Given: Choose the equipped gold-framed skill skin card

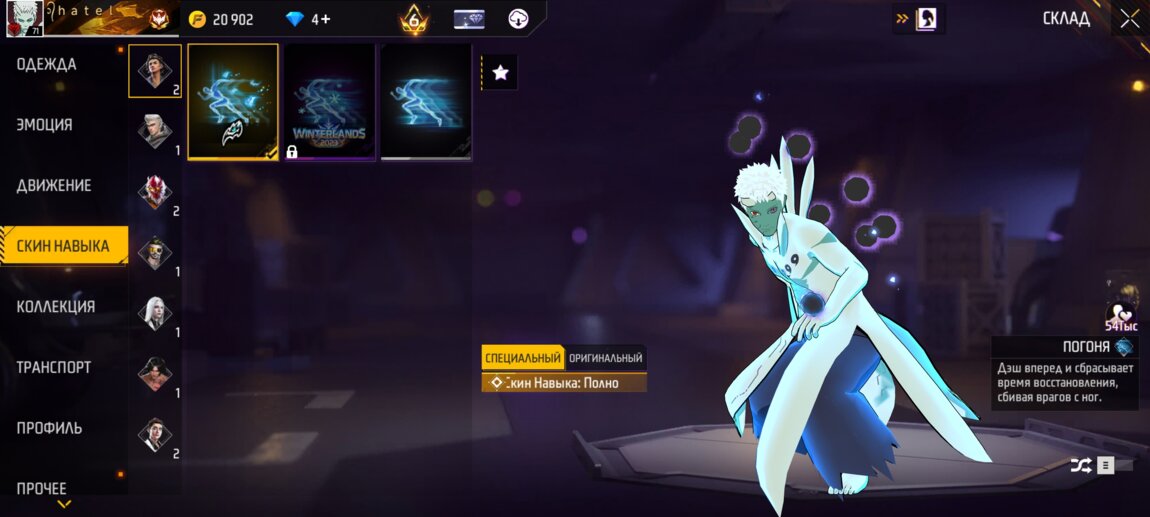Looking at the screenshot, I should (233, 101).
